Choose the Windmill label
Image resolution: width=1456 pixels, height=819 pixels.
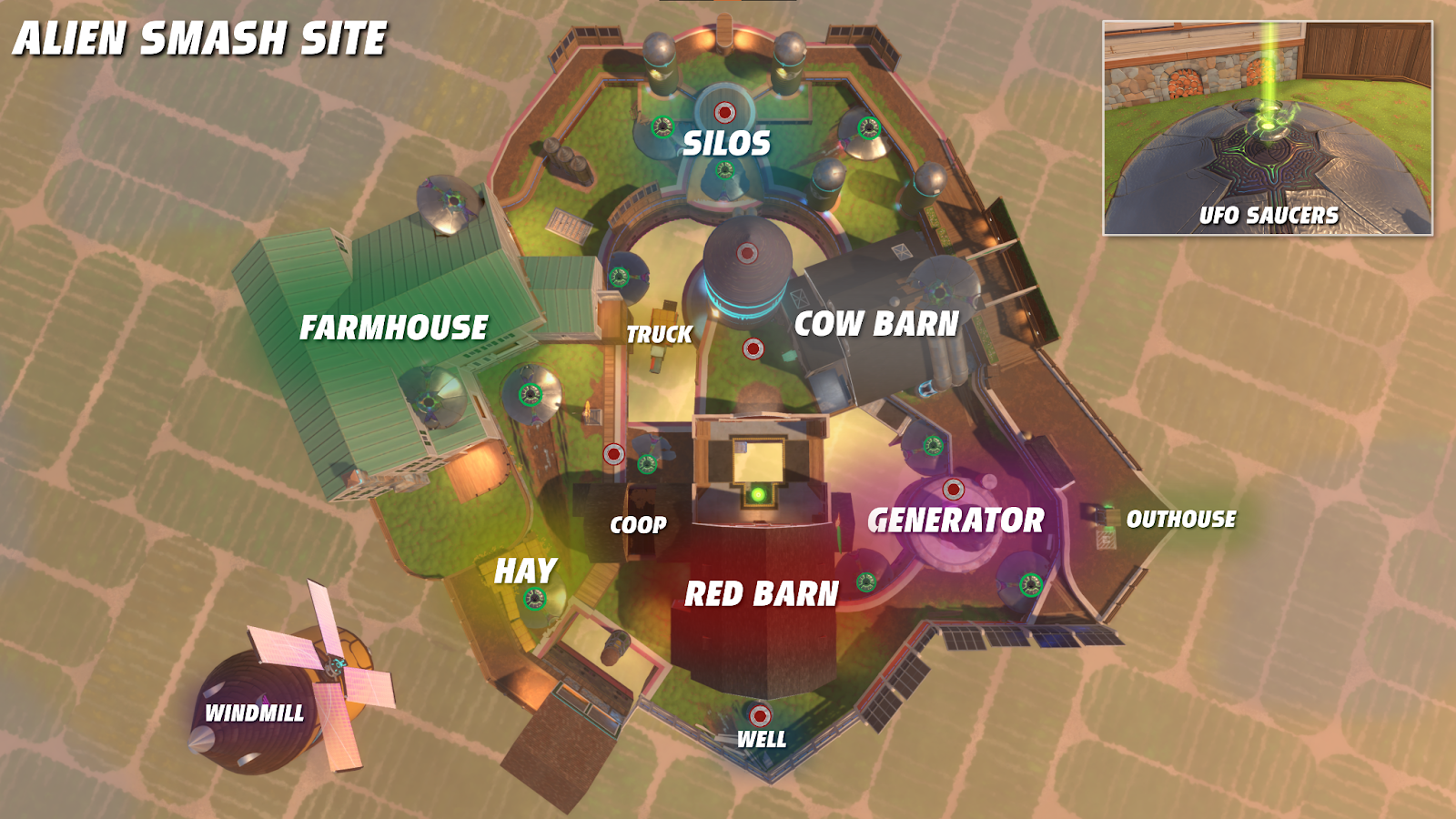255,713
